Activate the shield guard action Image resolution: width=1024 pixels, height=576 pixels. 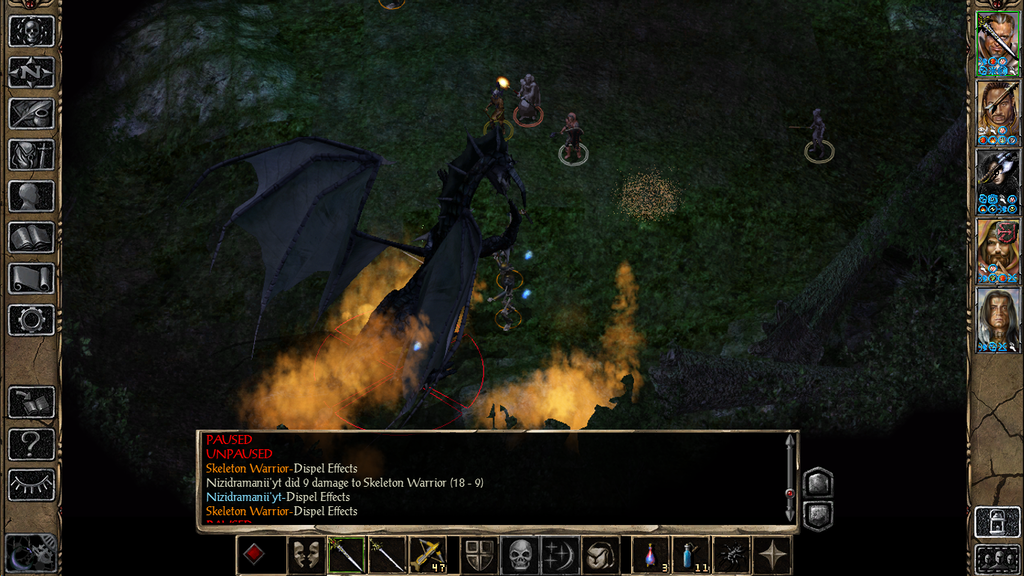[x=478, y=555]
